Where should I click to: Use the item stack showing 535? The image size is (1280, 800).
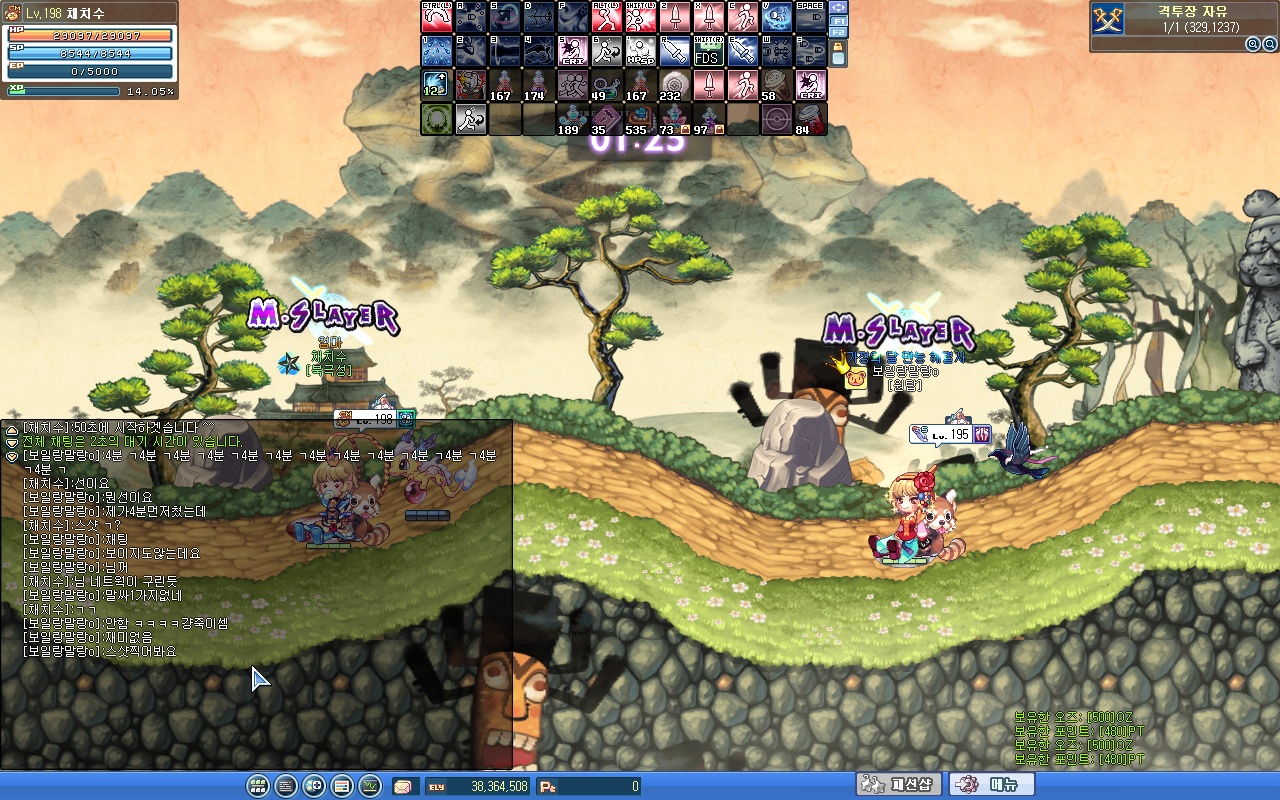click(x=640, y=119)
